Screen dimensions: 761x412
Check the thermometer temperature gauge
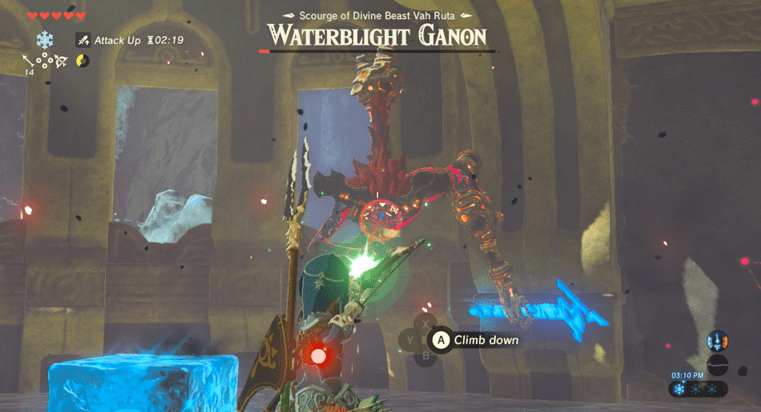point(717,340)
